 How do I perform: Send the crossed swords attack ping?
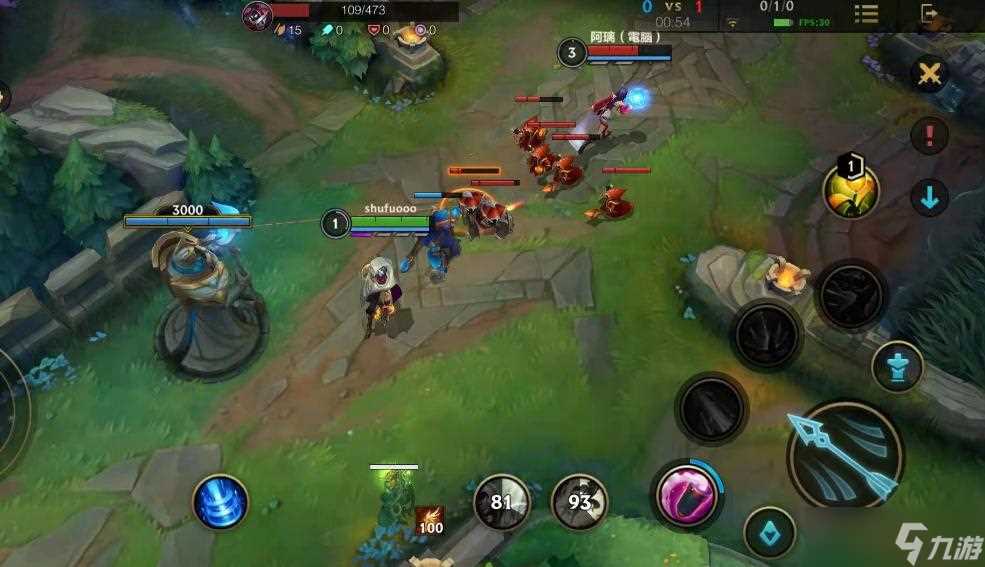pos(930,74)
